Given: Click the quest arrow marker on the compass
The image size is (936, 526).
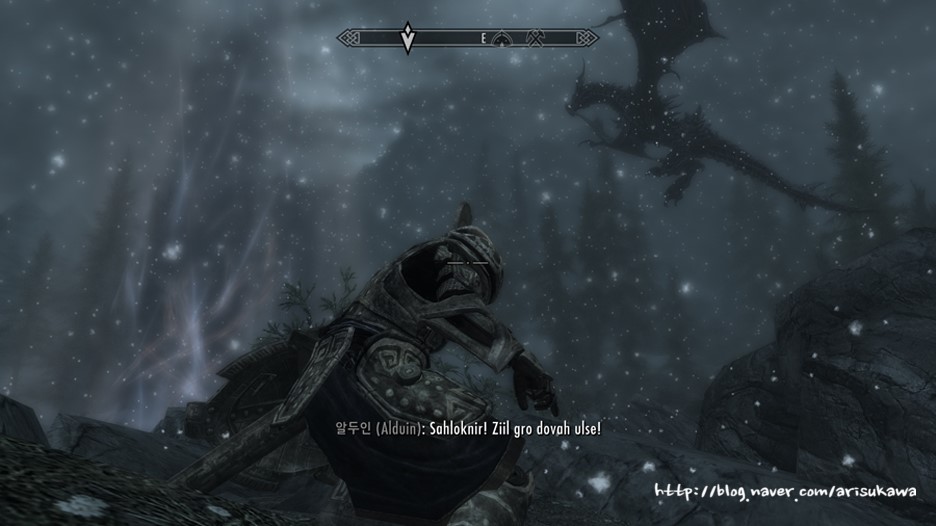Looking at the screenshot, I should [407, 40].
